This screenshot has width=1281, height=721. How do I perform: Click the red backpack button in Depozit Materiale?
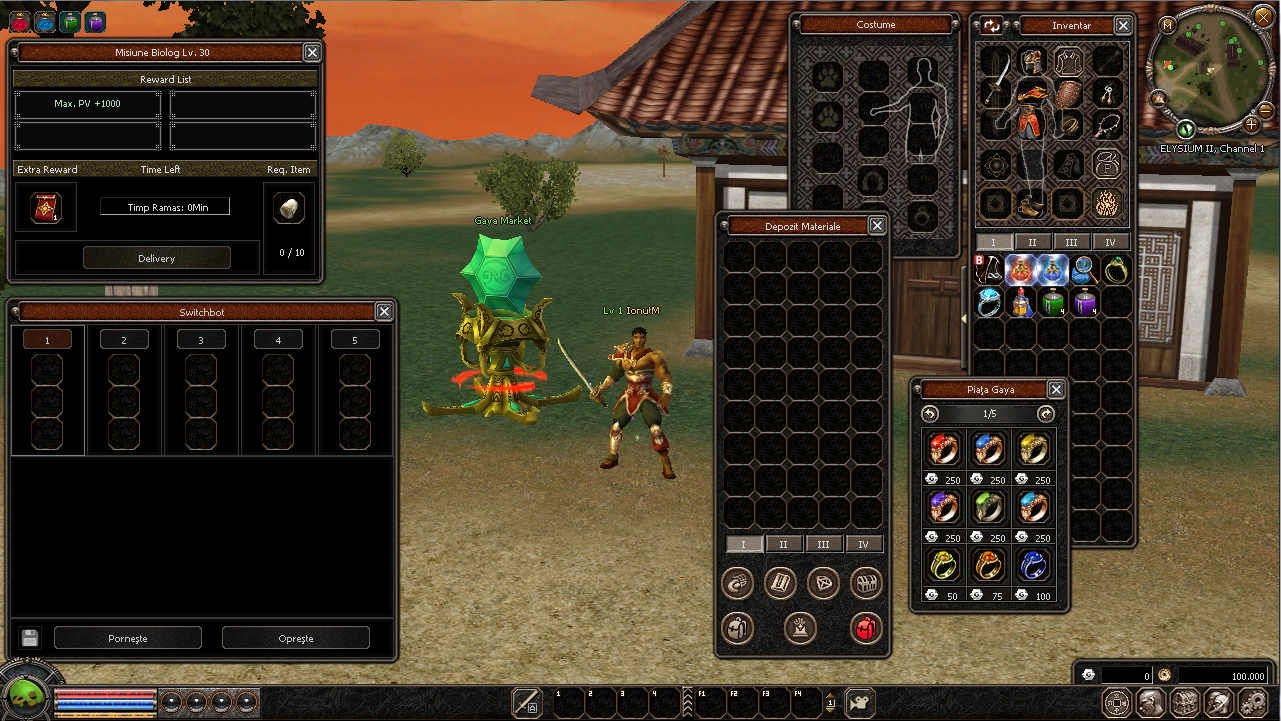click(864, 628)
